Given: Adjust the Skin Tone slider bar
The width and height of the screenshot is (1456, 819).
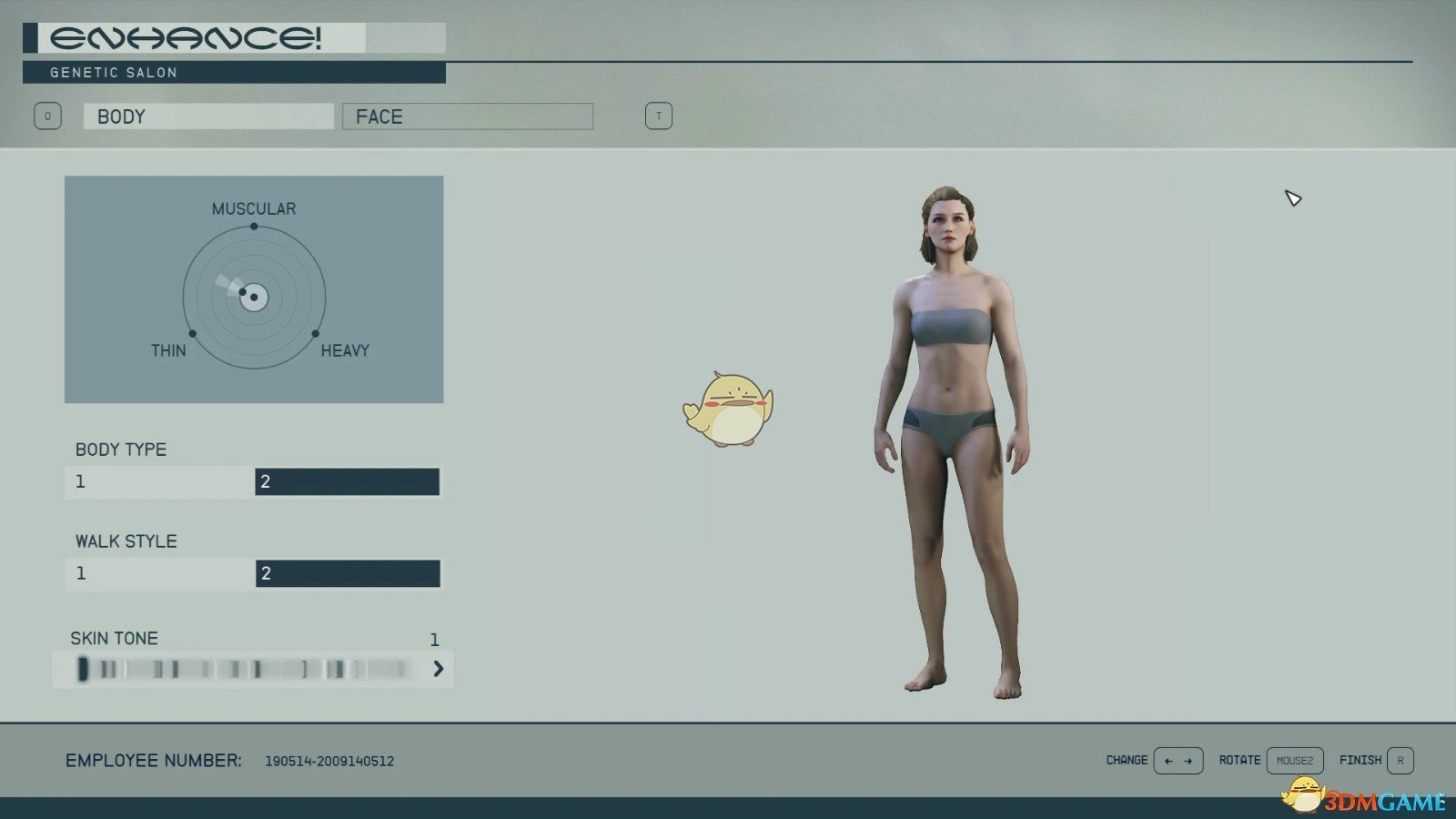Looking at the screenshot, I should coord(244,670).
